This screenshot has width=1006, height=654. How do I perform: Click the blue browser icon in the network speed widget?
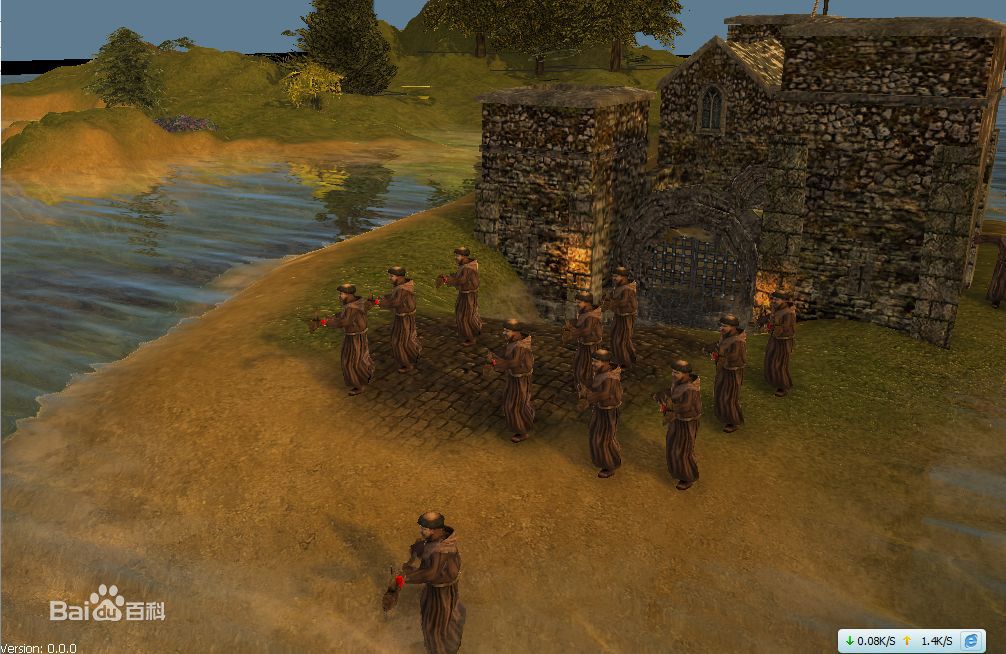(970, 640)
